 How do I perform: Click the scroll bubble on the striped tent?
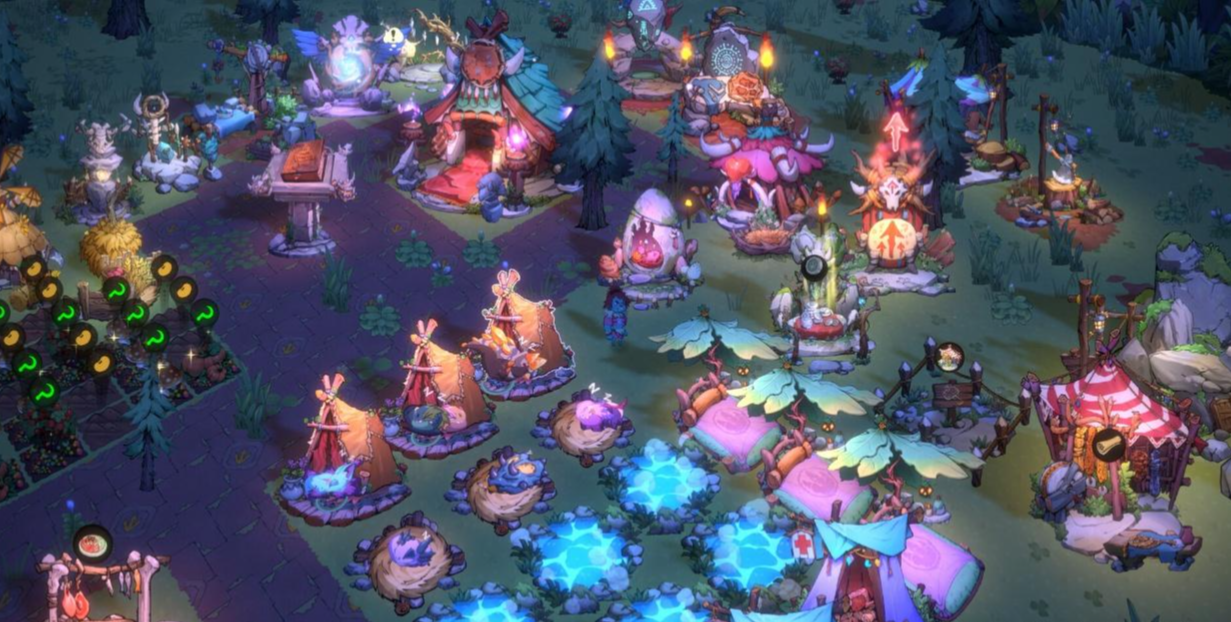[x=1107, y=445]
